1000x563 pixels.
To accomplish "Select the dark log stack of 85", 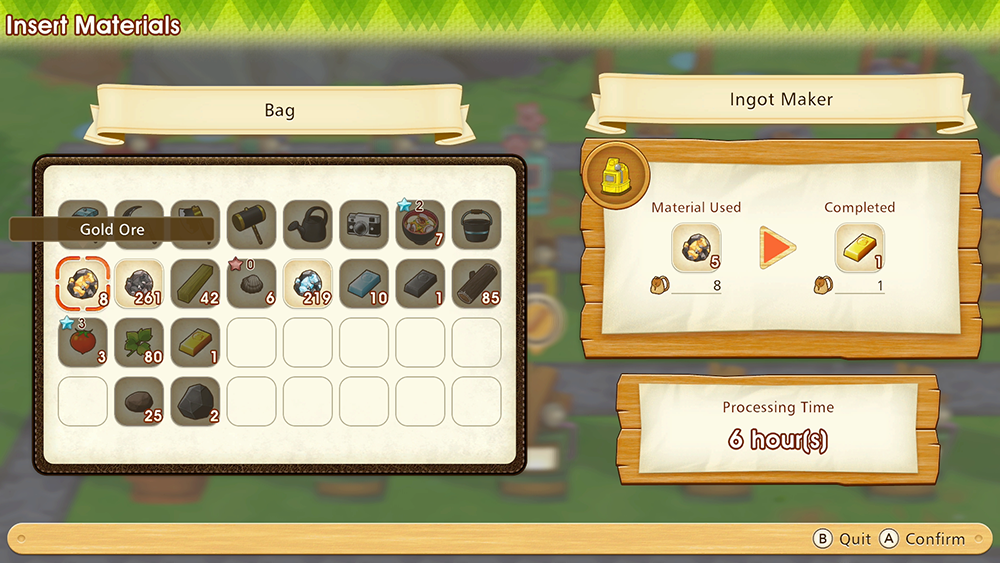I will 475,284.
